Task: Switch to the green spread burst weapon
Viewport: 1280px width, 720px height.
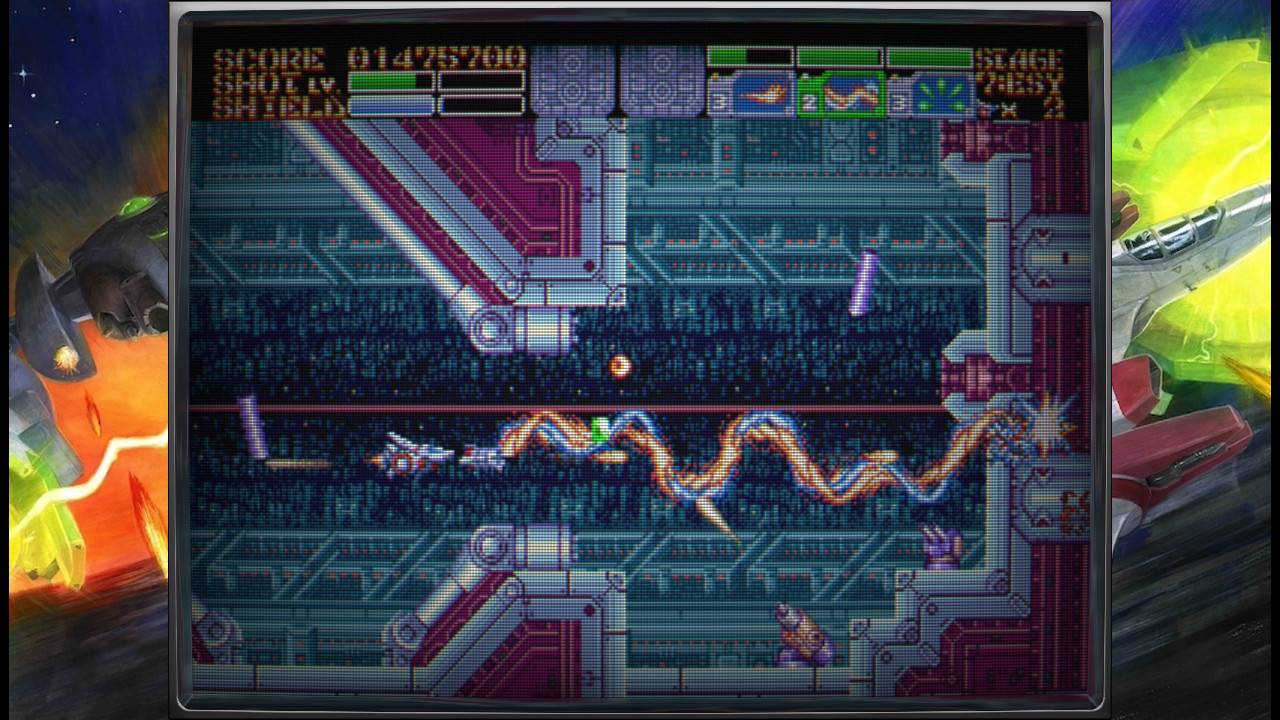Action: click(940, 96)
